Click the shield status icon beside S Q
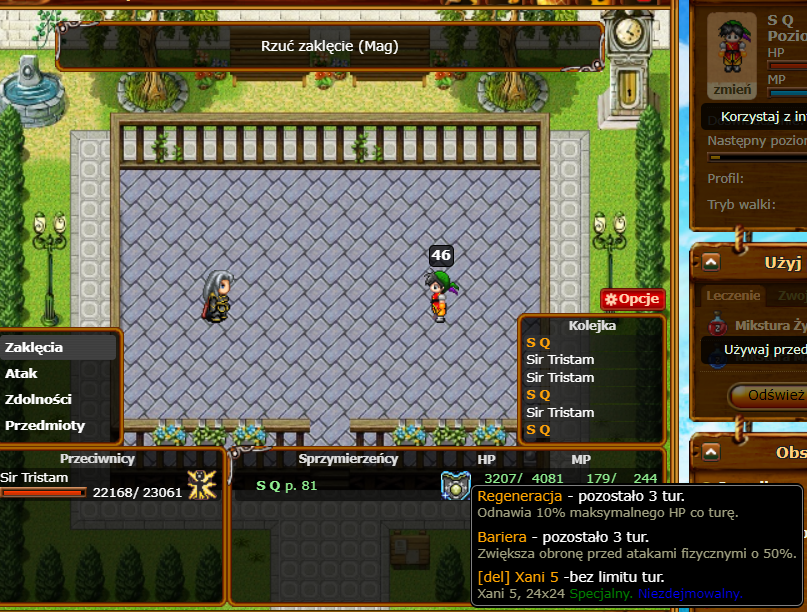 coord(455,486)
